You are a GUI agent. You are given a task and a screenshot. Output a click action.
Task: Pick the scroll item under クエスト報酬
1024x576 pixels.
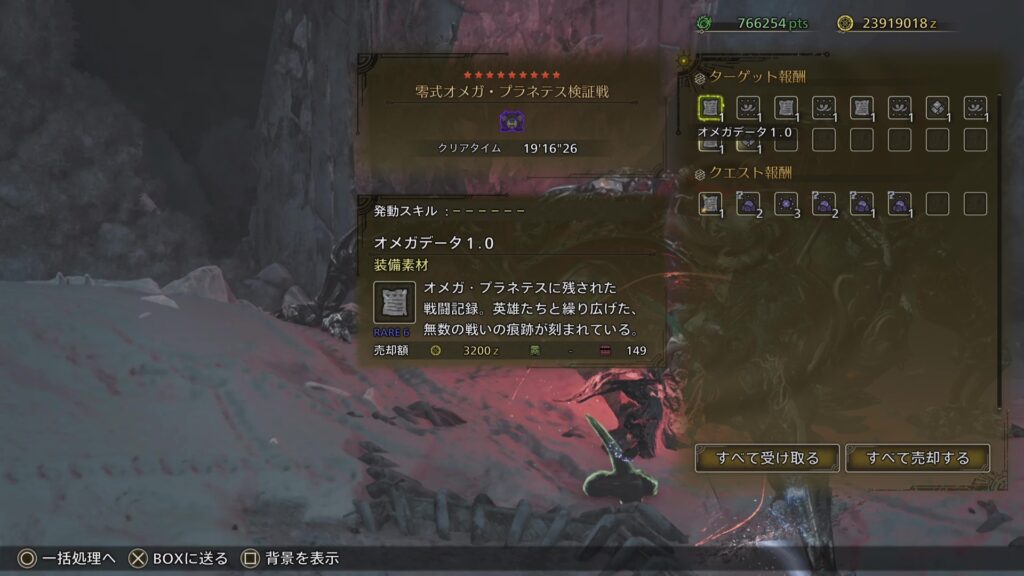pos(710,204)
